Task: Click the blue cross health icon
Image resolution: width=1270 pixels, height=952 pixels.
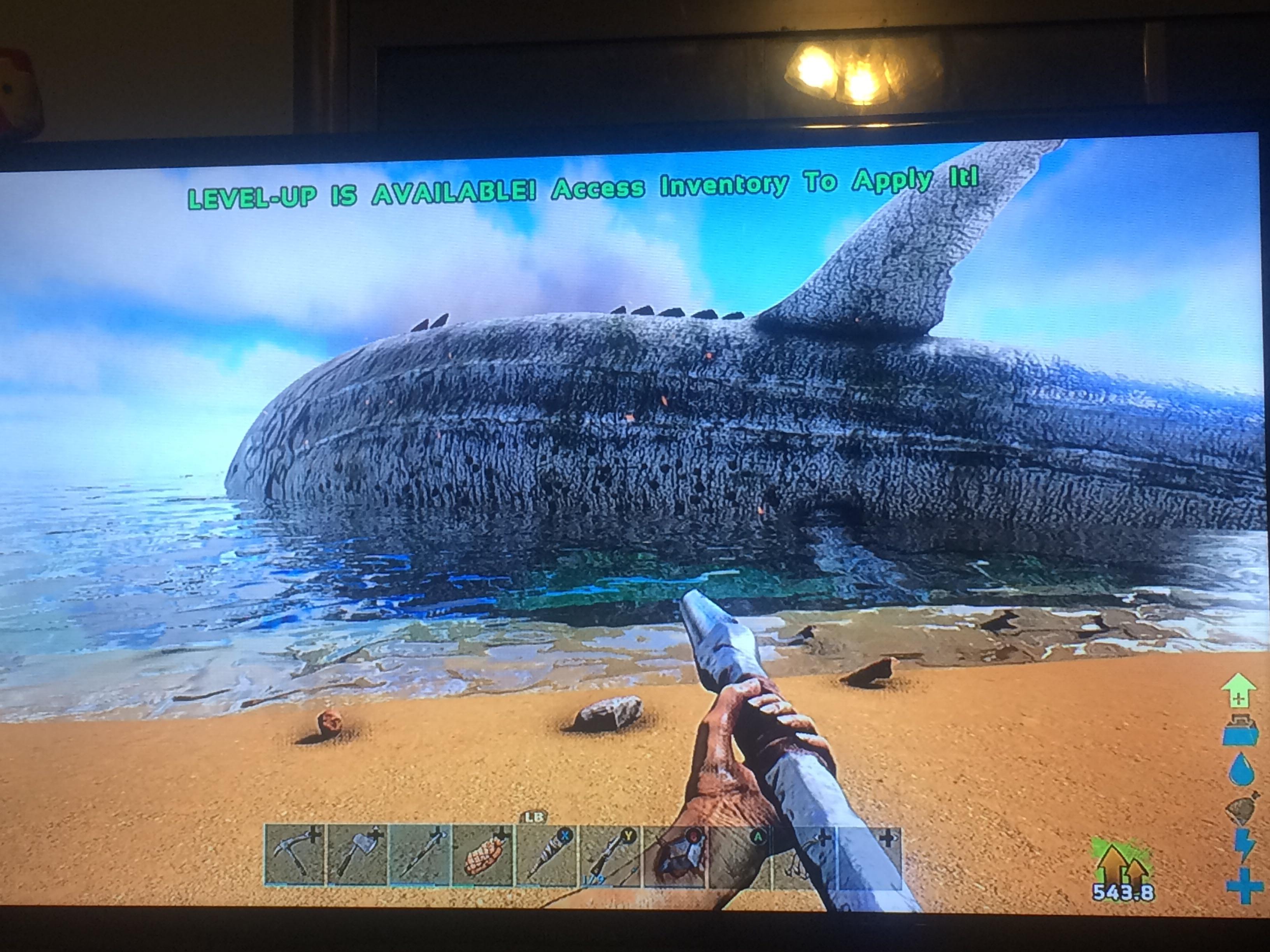Action: coord(1244,885)
